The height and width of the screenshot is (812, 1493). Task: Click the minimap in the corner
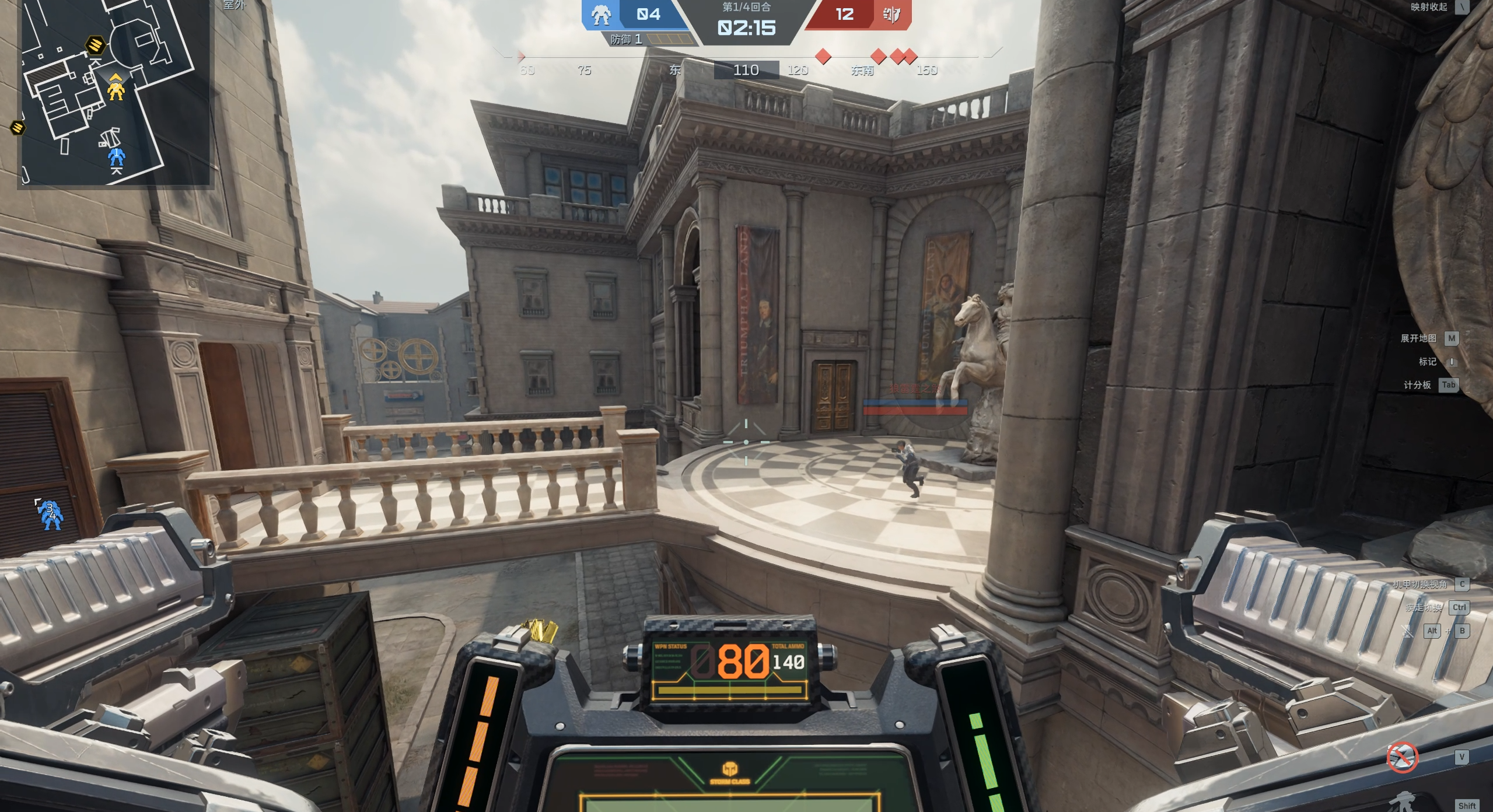pos(114,92)
